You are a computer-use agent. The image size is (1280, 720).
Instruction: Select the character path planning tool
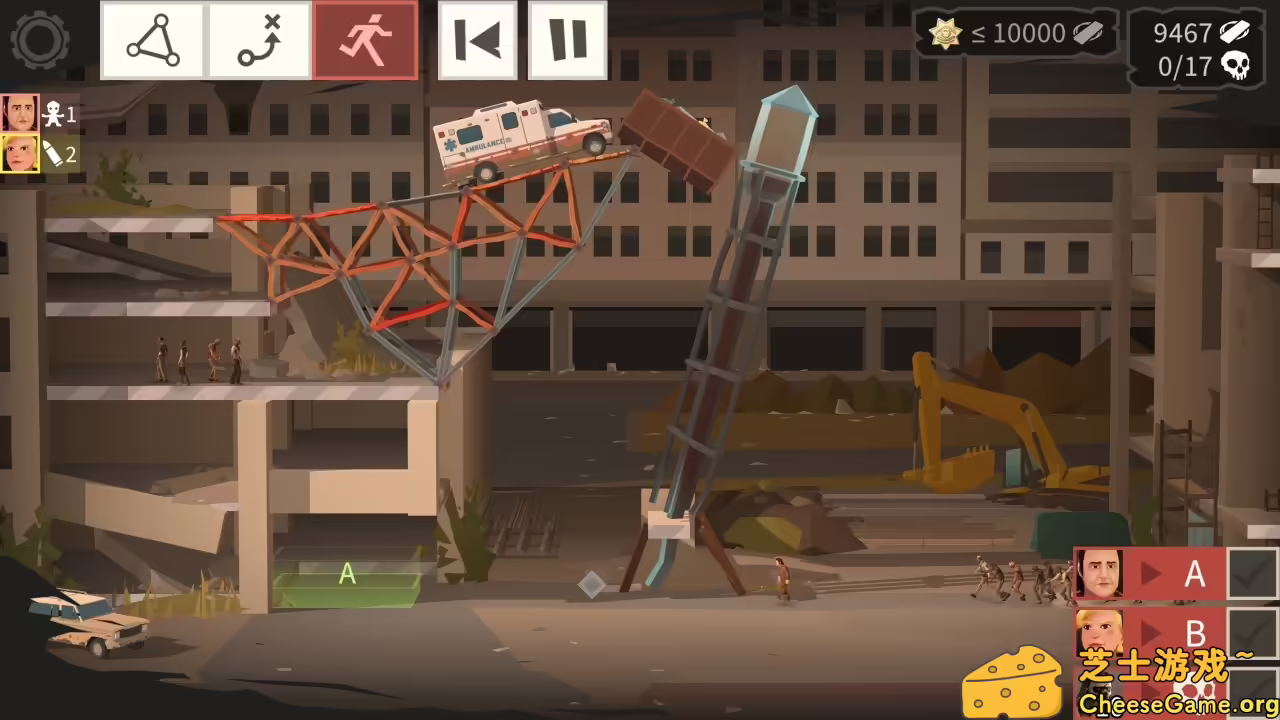[258, 40]
